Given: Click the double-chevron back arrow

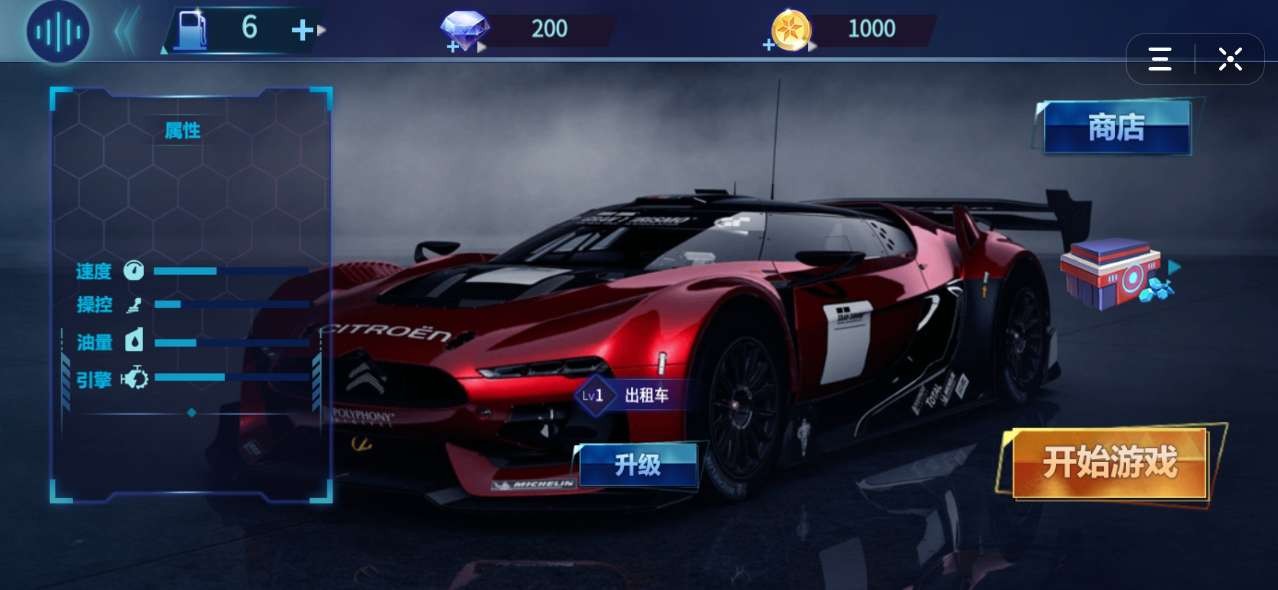Looking at the screenshot, I should tap(125, 30).
